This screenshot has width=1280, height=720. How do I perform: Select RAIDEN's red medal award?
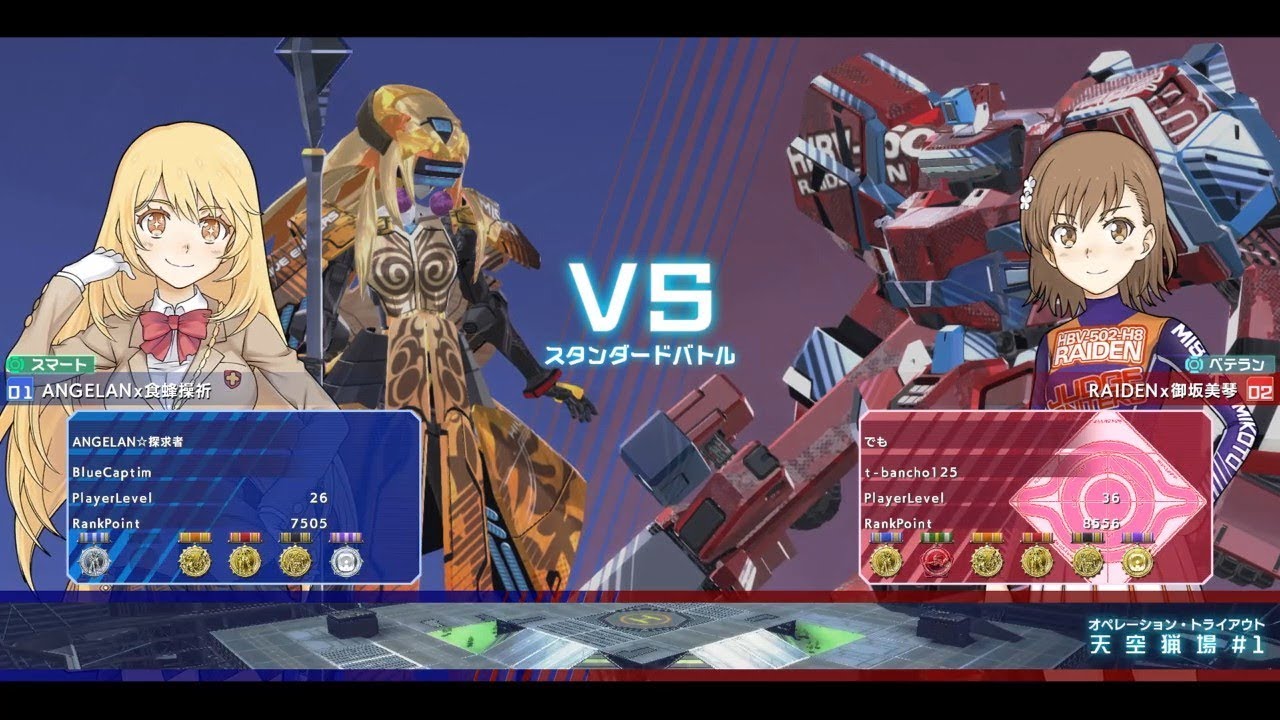(937, 562)
